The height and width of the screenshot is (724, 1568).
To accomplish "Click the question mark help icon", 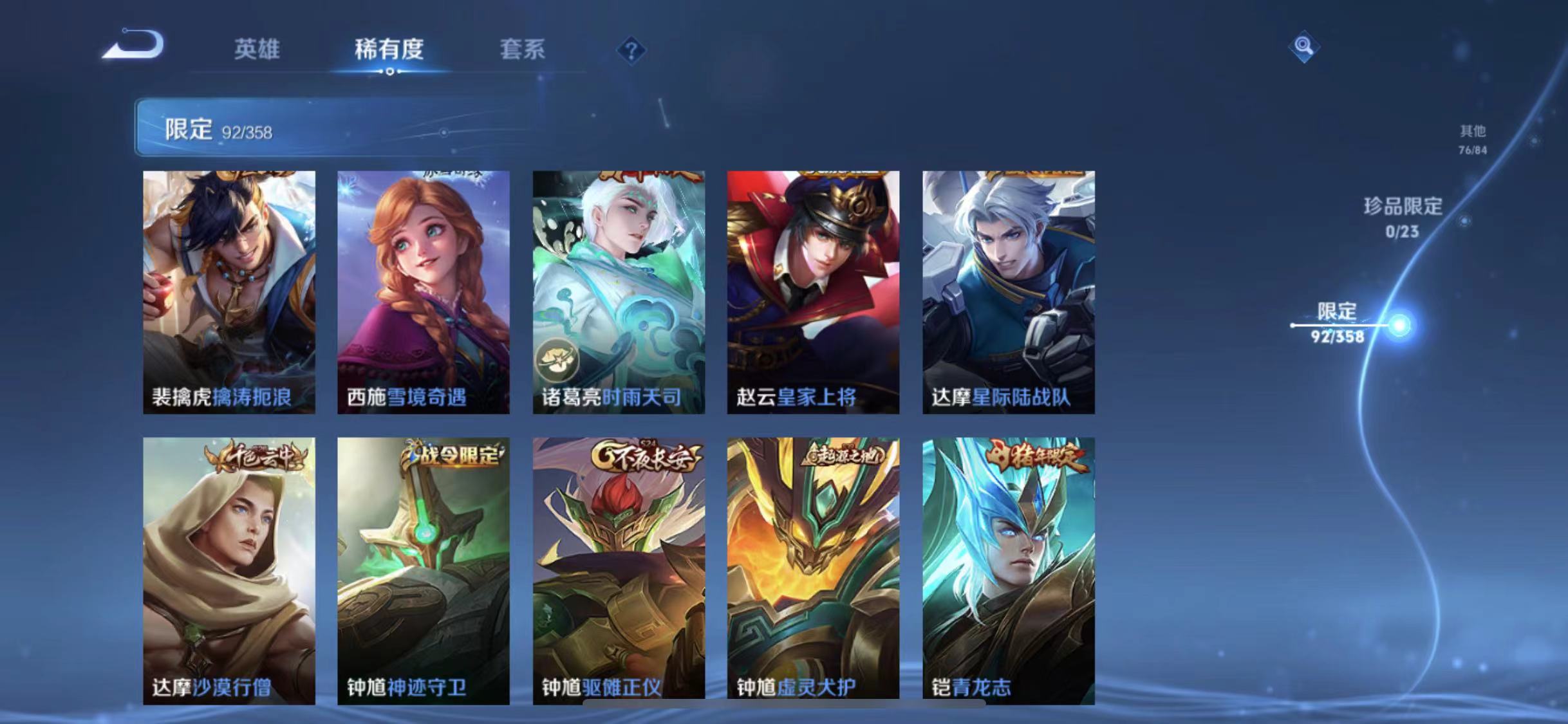I will click(x=634, y=50).
